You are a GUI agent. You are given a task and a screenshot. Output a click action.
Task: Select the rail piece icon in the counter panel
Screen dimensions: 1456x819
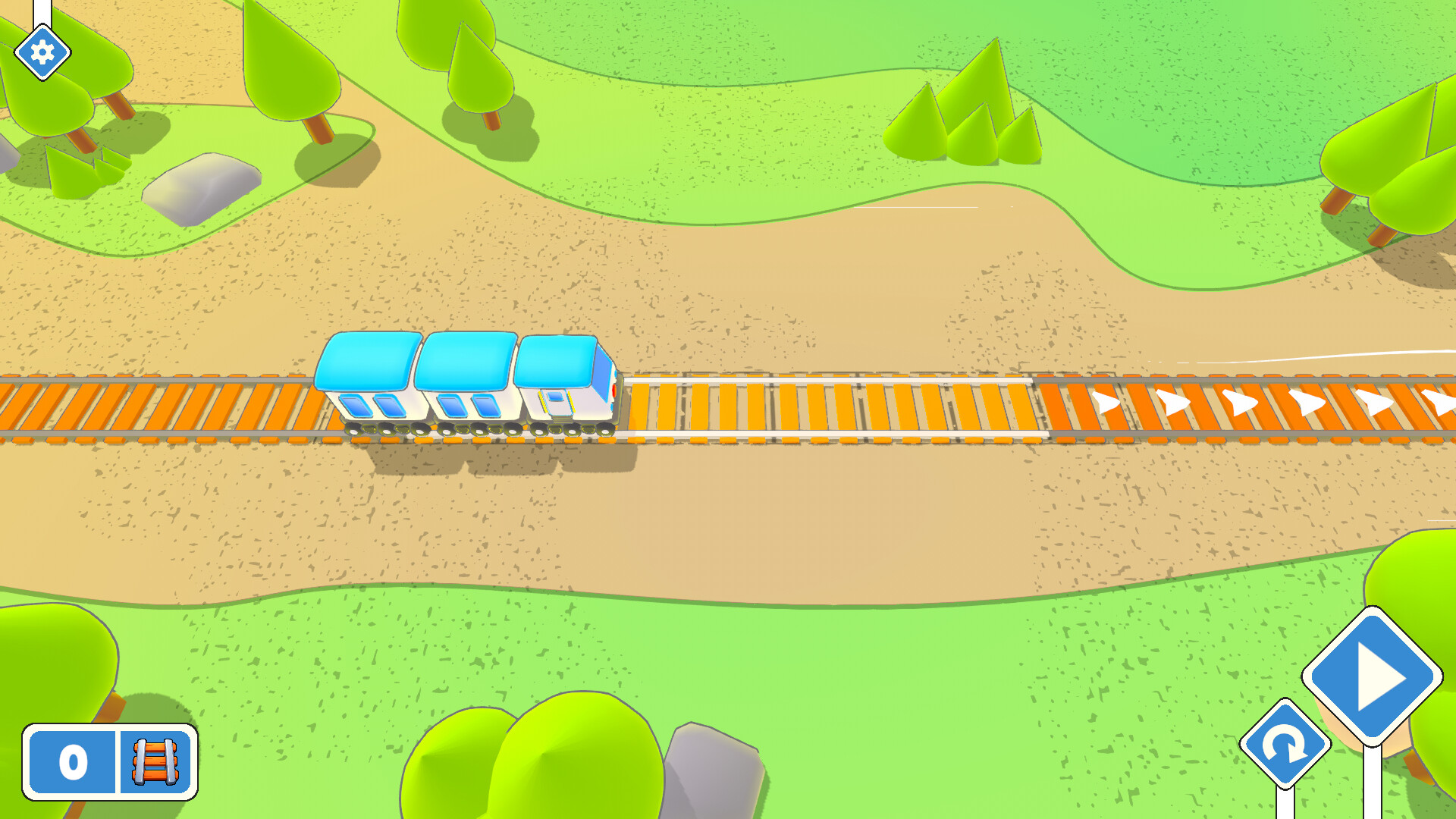[154, 763]
